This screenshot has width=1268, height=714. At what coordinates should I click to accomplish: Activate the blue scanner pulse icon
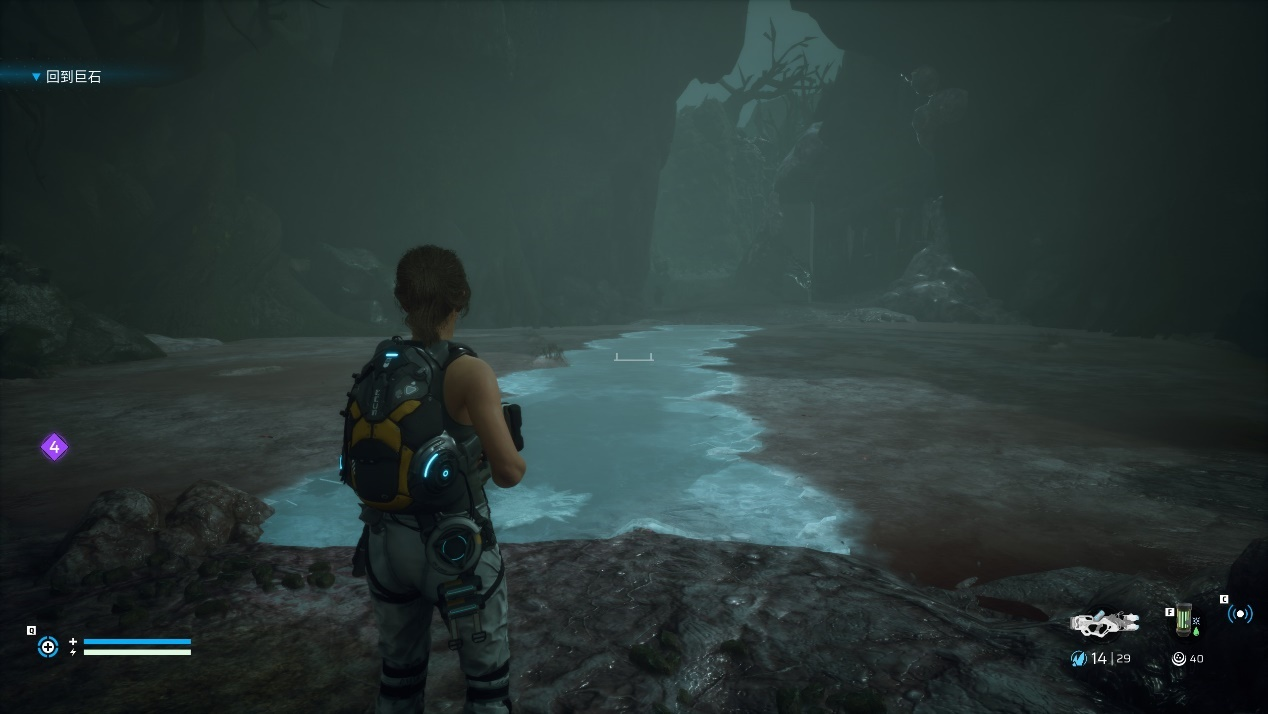coord(1240,614)
